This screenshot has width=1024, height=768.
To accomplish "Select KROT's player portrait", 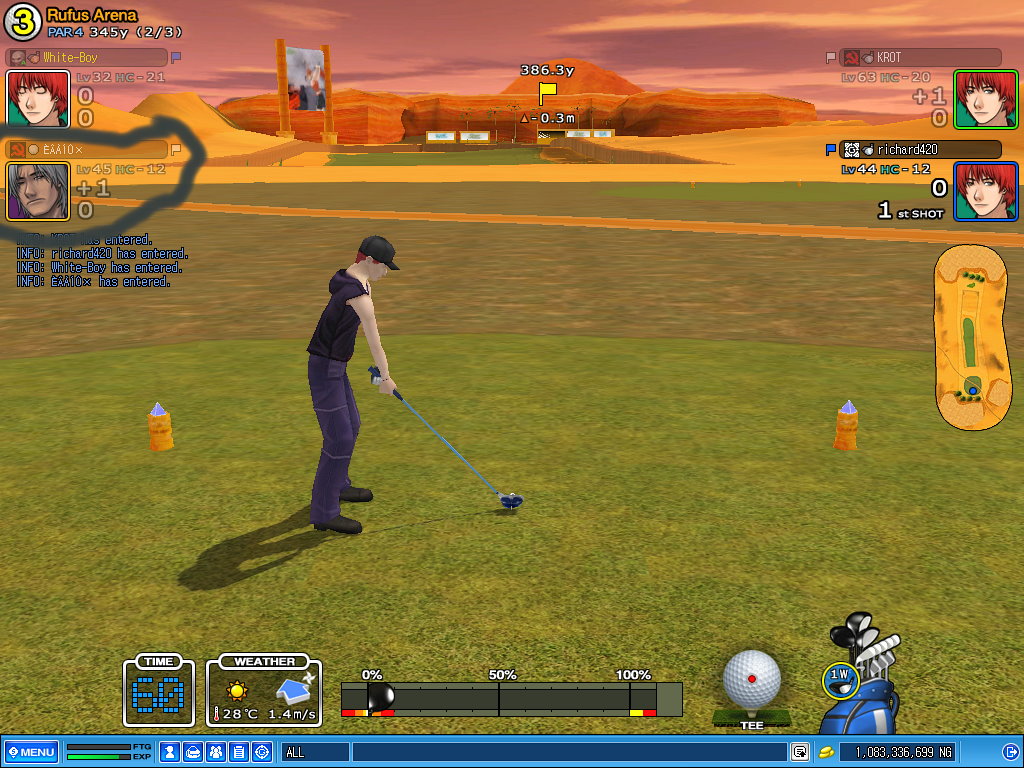I will (985, 99).
